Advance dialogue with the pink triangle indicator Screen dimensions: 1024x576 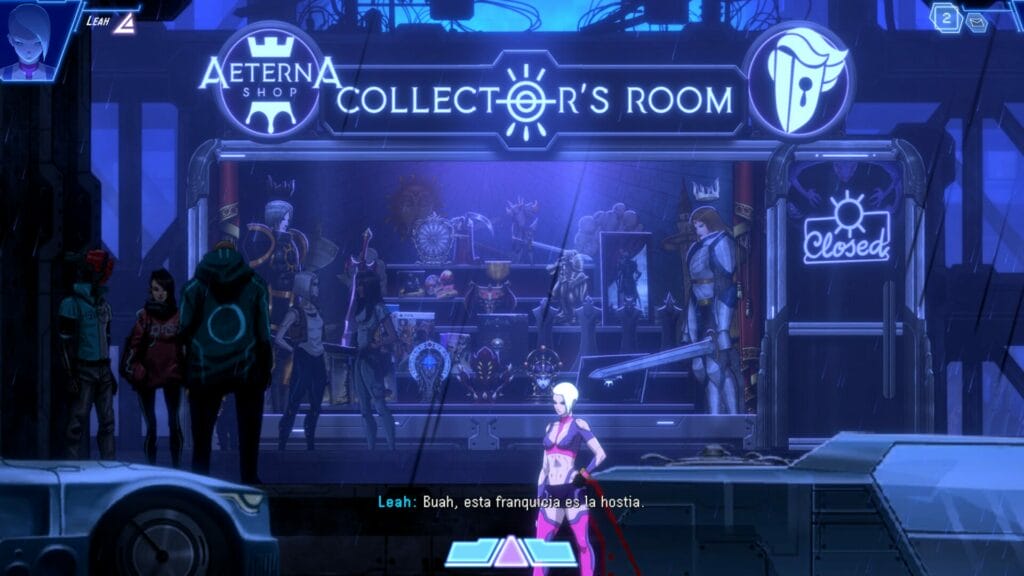pyautogui.click(x=511, y=552)
